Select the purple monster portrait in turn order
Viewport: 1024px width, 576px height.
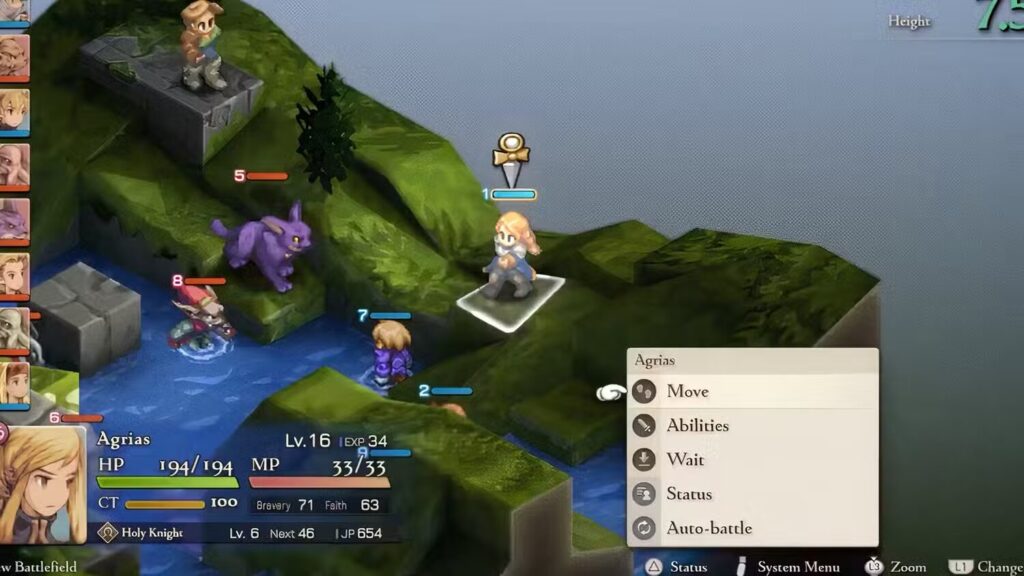click(x=13, y=219)
